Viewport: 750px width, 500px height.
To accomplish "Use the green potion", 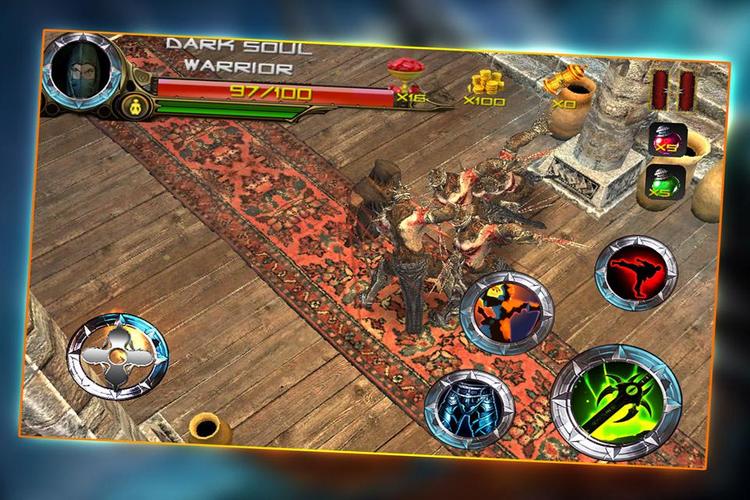I will (661, 184).
